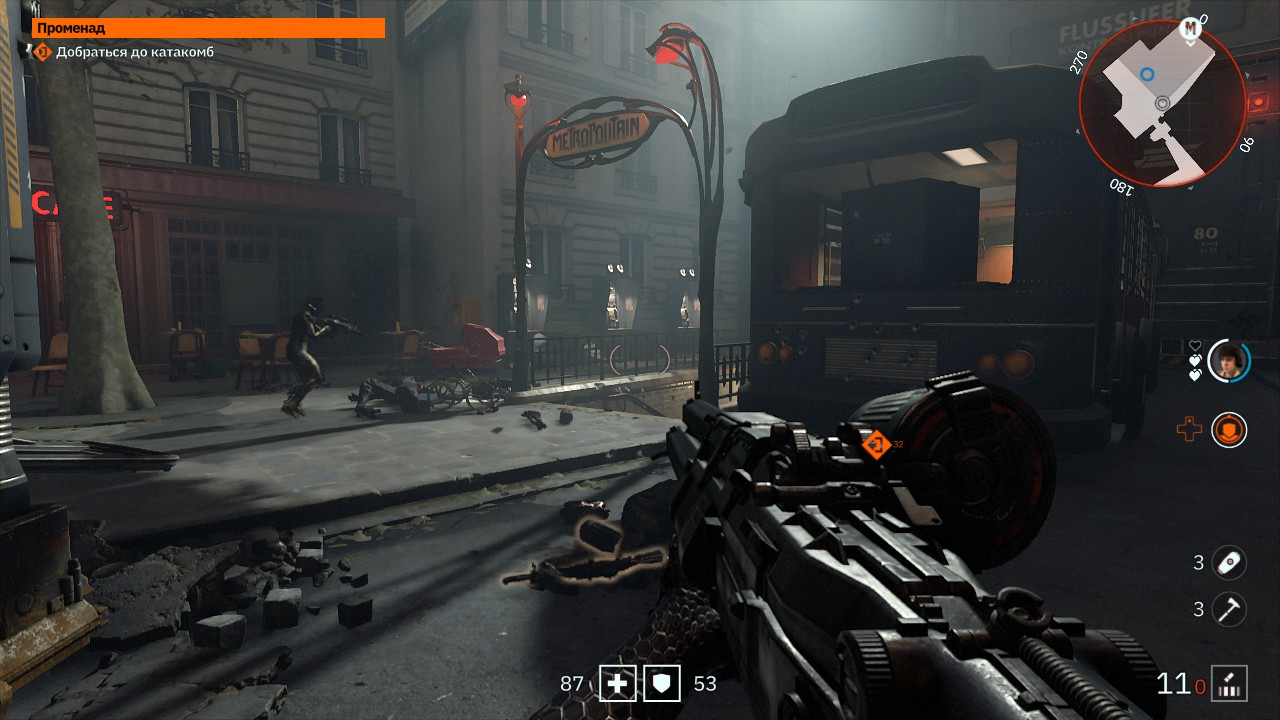Select the blue partner marker on minimap
Image resolution: width=1280 pixels, height=720 pixels.
tap(1146, 74)
